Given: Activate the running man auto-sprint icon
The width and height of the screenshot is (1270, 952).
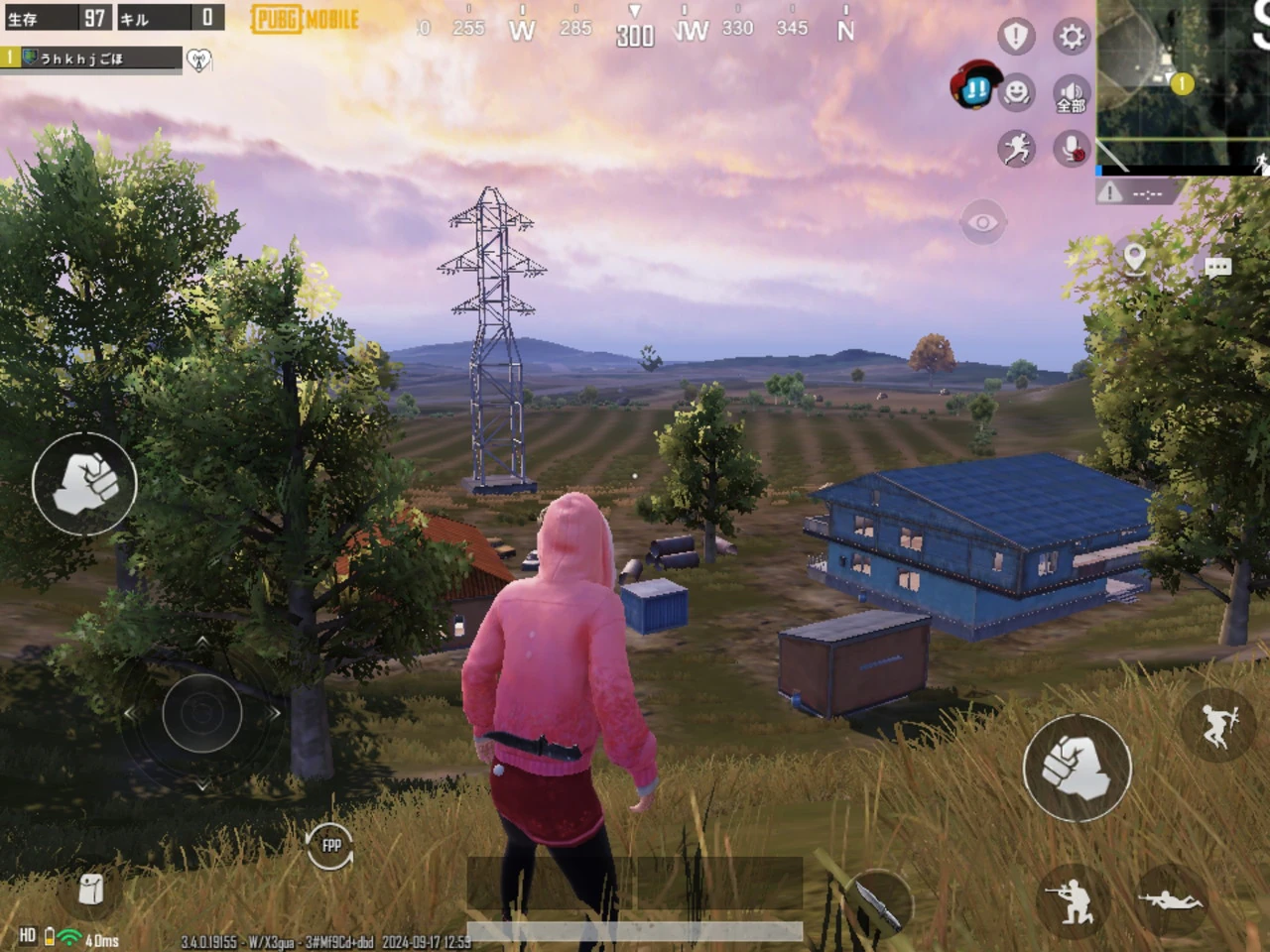Looking at the screenshot, I should [1015, 149].
